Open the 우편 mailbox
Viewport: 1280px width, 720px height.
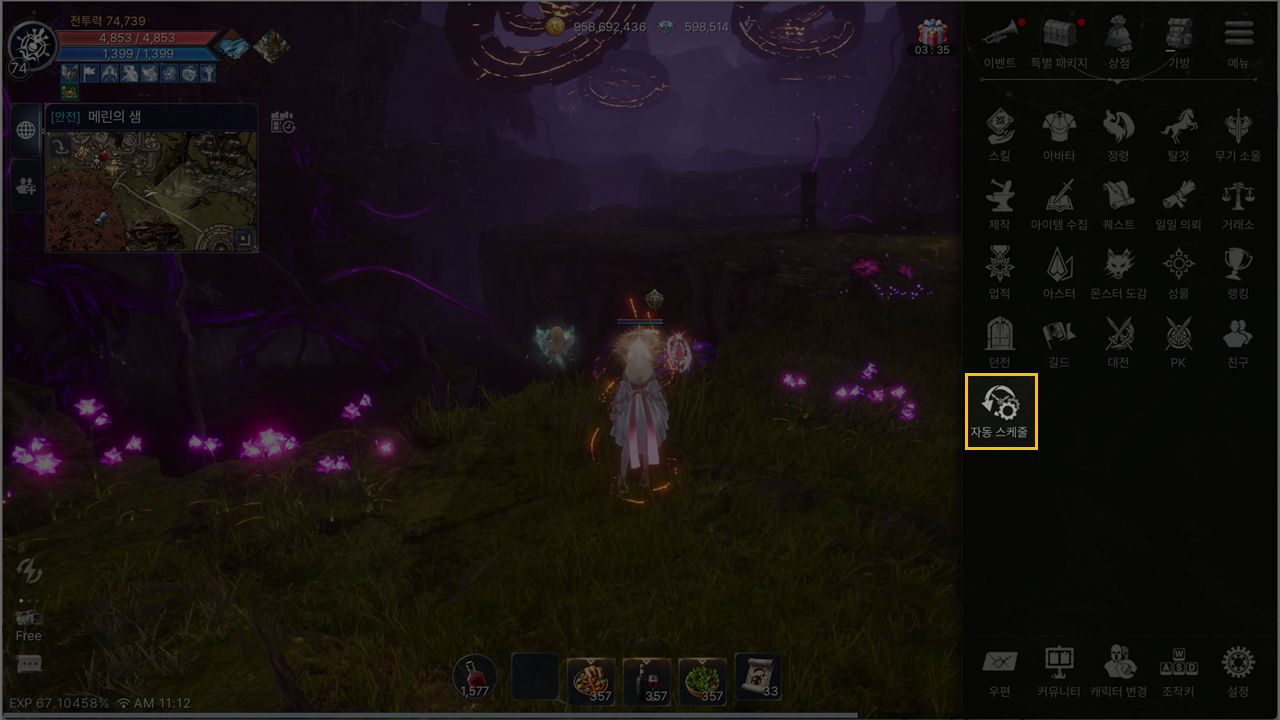pyautogui.click(x=999, y=668)
